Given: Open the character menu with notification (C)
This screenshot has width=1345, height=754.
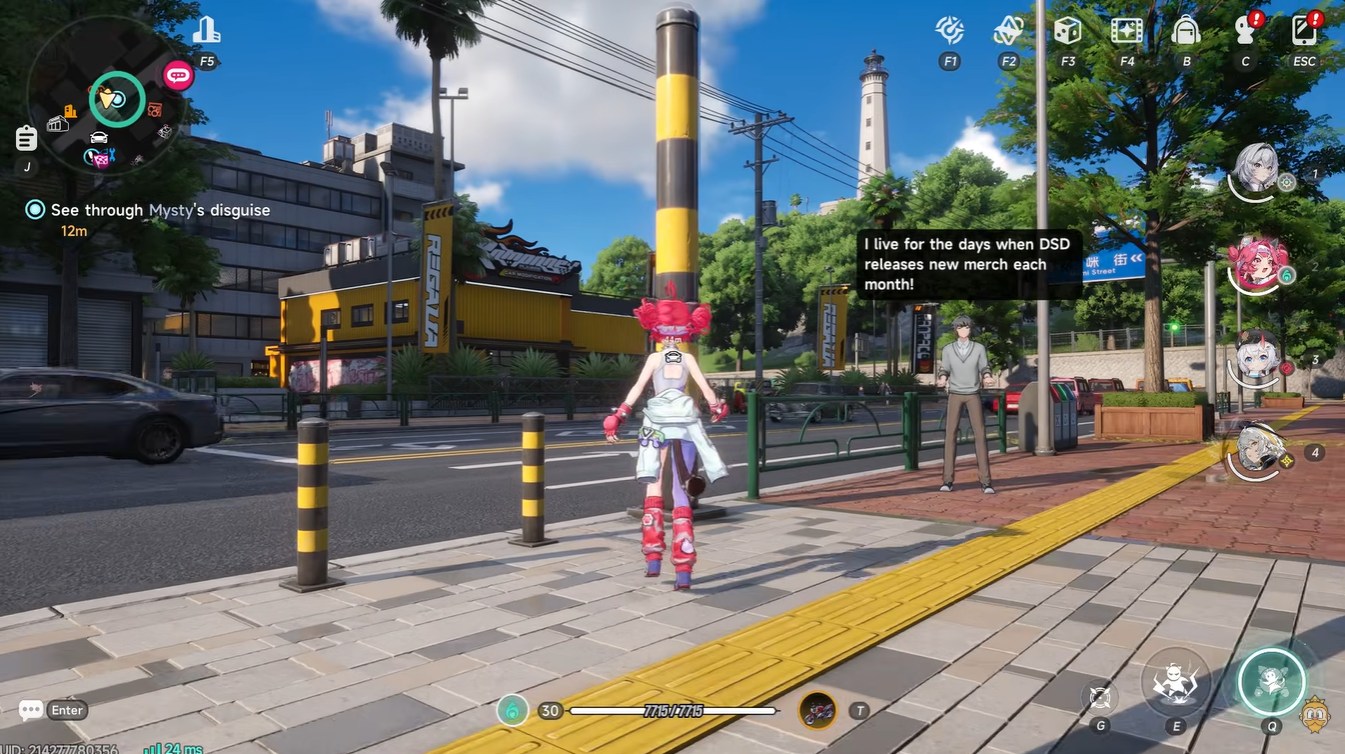Looking at the screenshot, I should coord(1244,30).
